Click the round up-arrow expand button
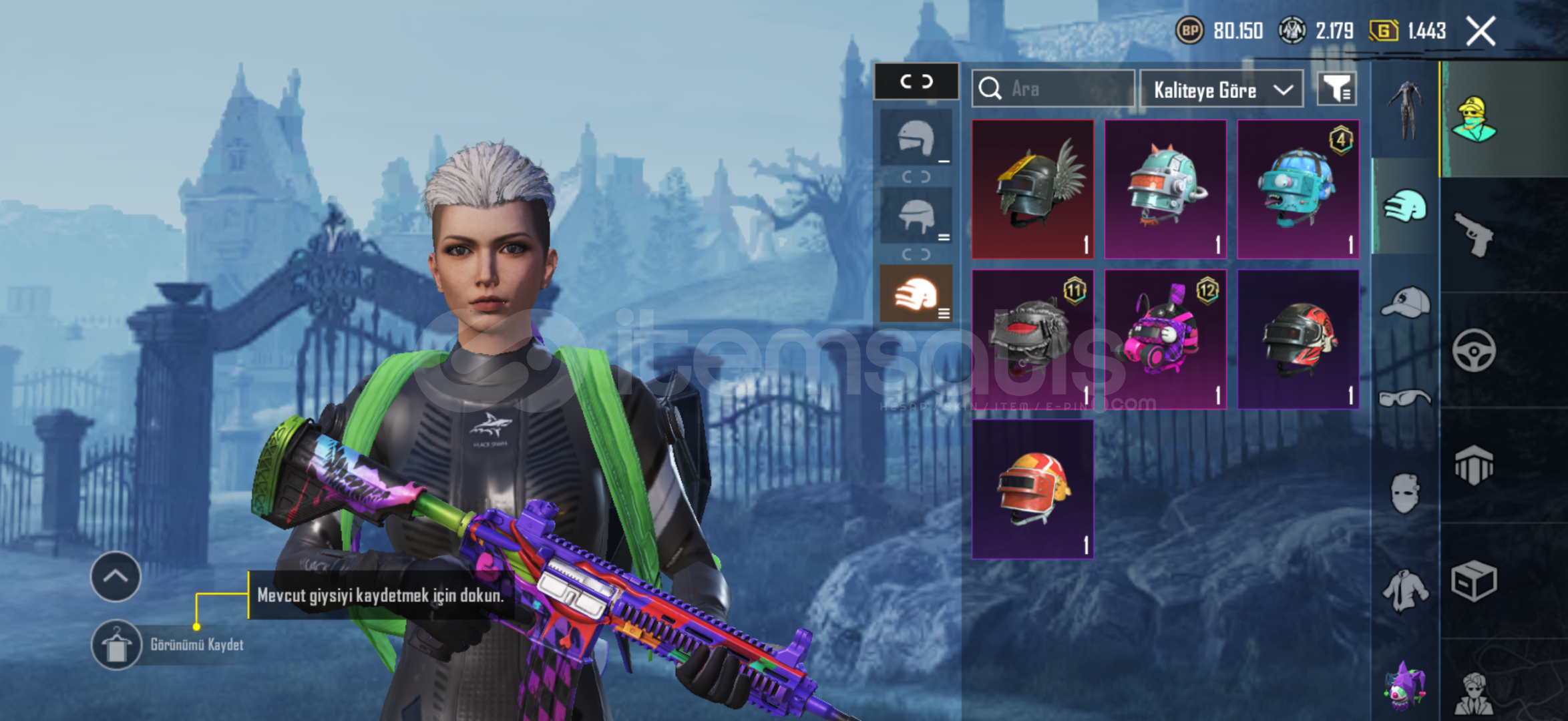 click(x=116, y=576)
